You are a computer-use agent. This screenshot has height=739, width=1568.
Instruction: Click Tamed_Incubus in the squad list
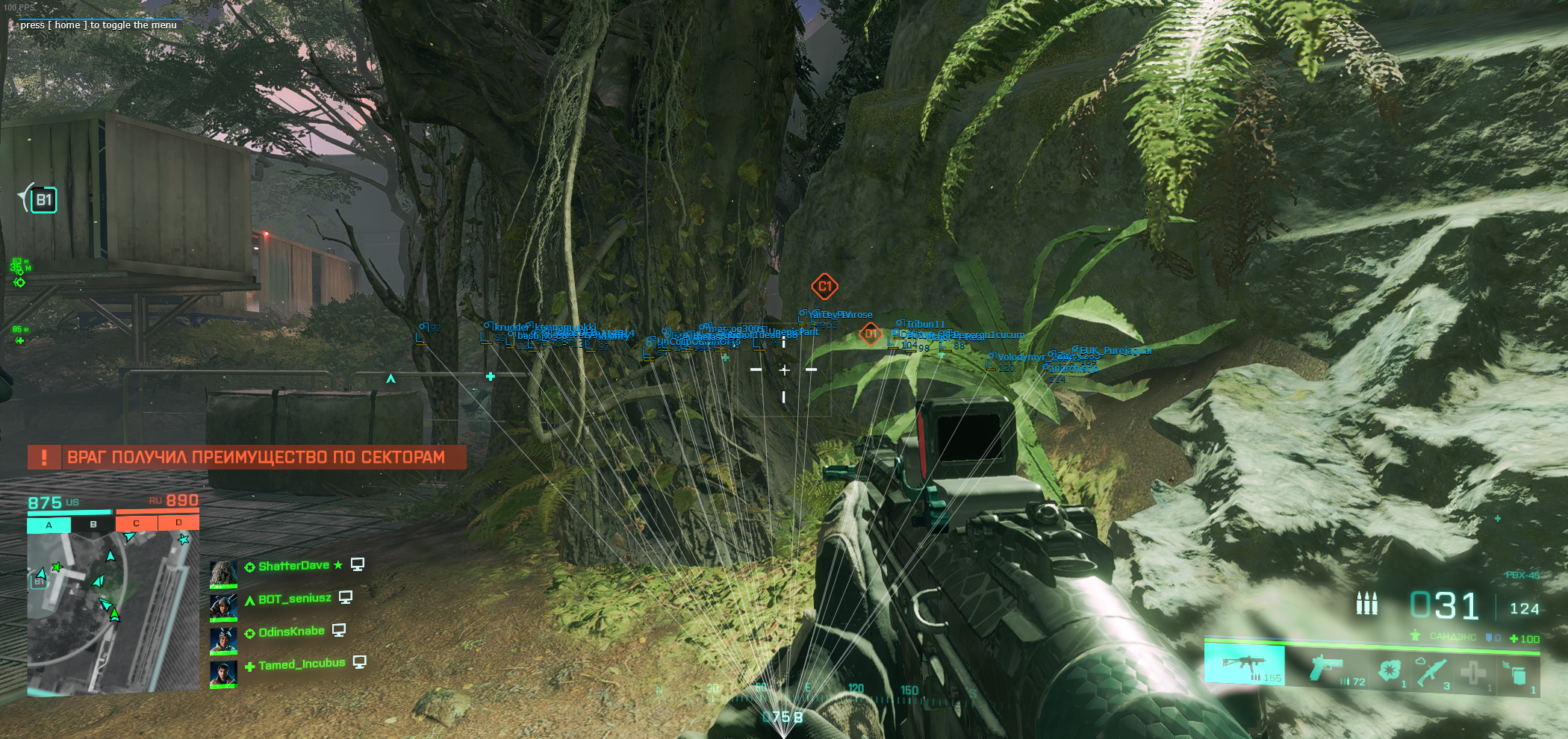click(301, 663)
